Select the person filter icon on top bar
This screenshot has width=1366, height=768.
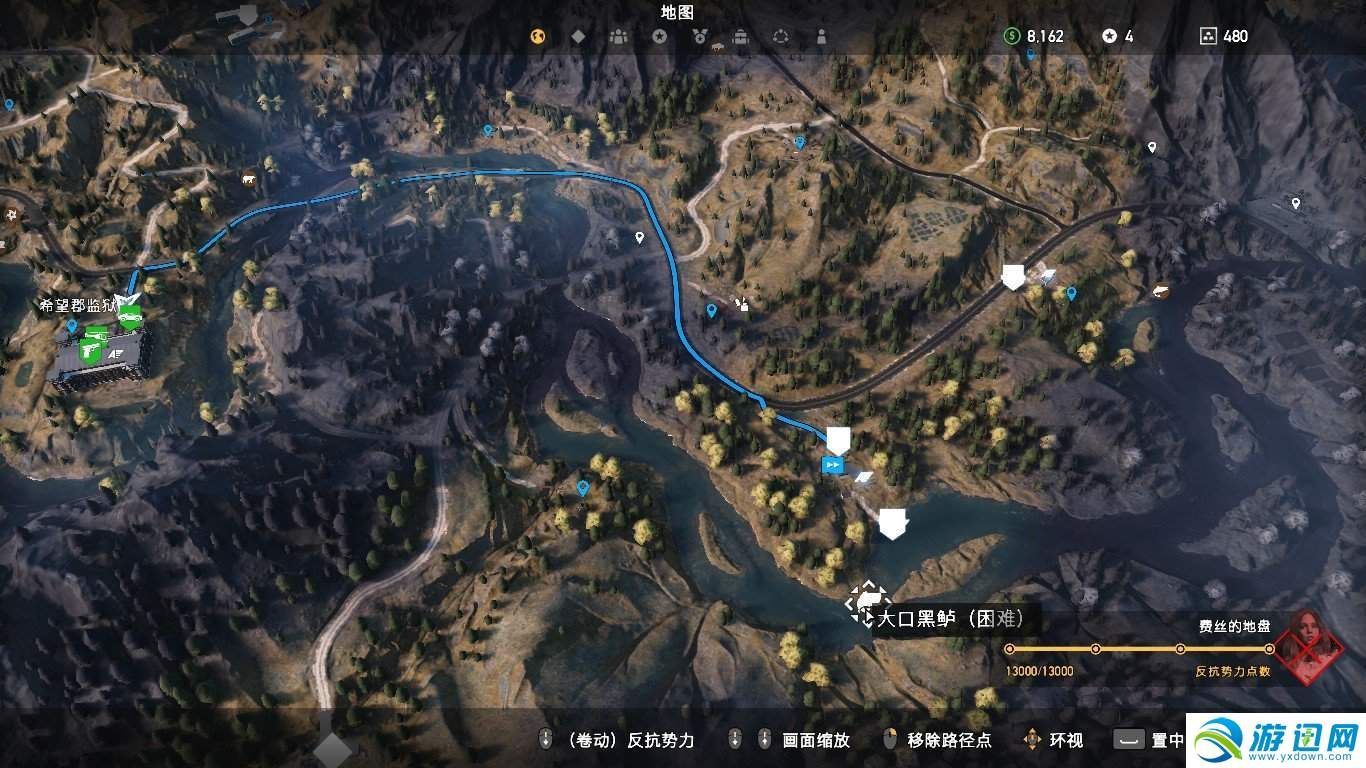coord(822,36)
